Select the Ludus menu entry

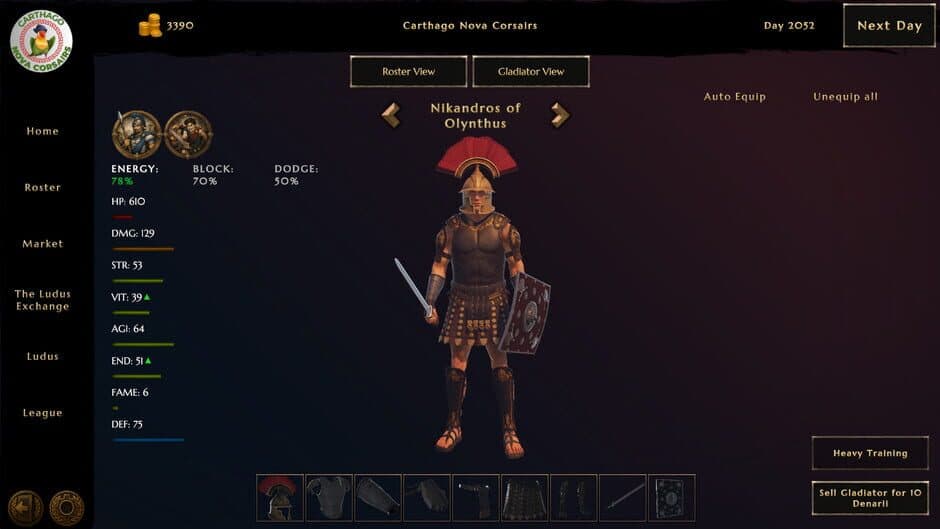coord(42,356)
